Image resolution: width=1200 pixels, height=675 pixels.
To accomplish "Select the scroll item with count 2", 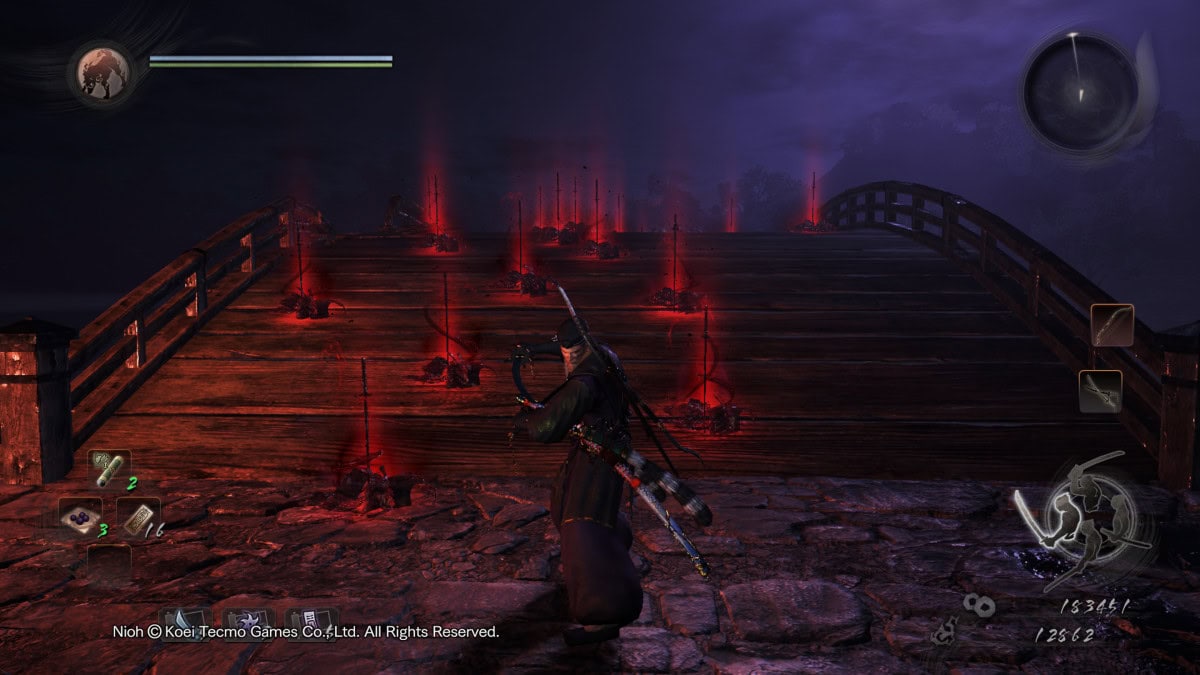I will point(110,468).
